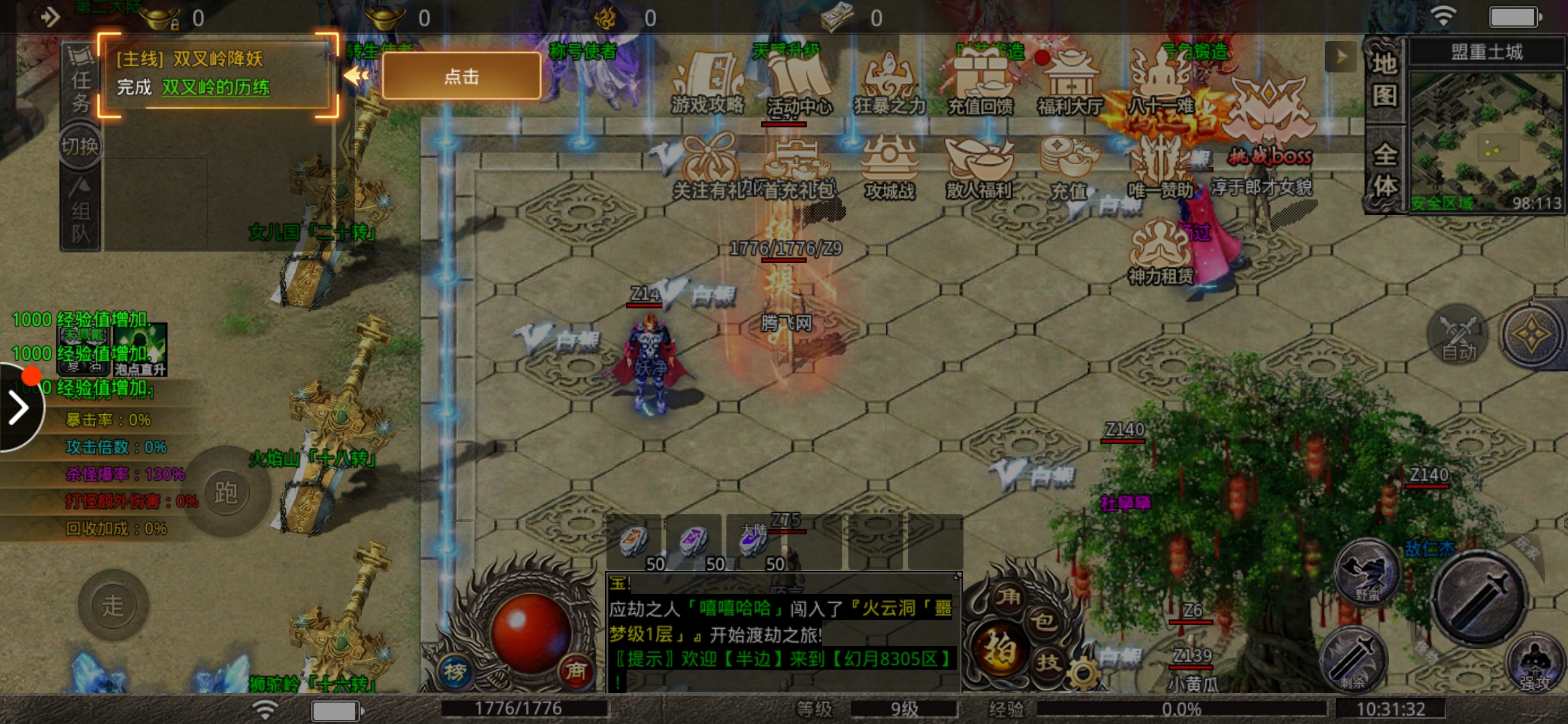The image size is (1568, 724).
Task: Click the orange 点击 button
Action: point(461,76)
